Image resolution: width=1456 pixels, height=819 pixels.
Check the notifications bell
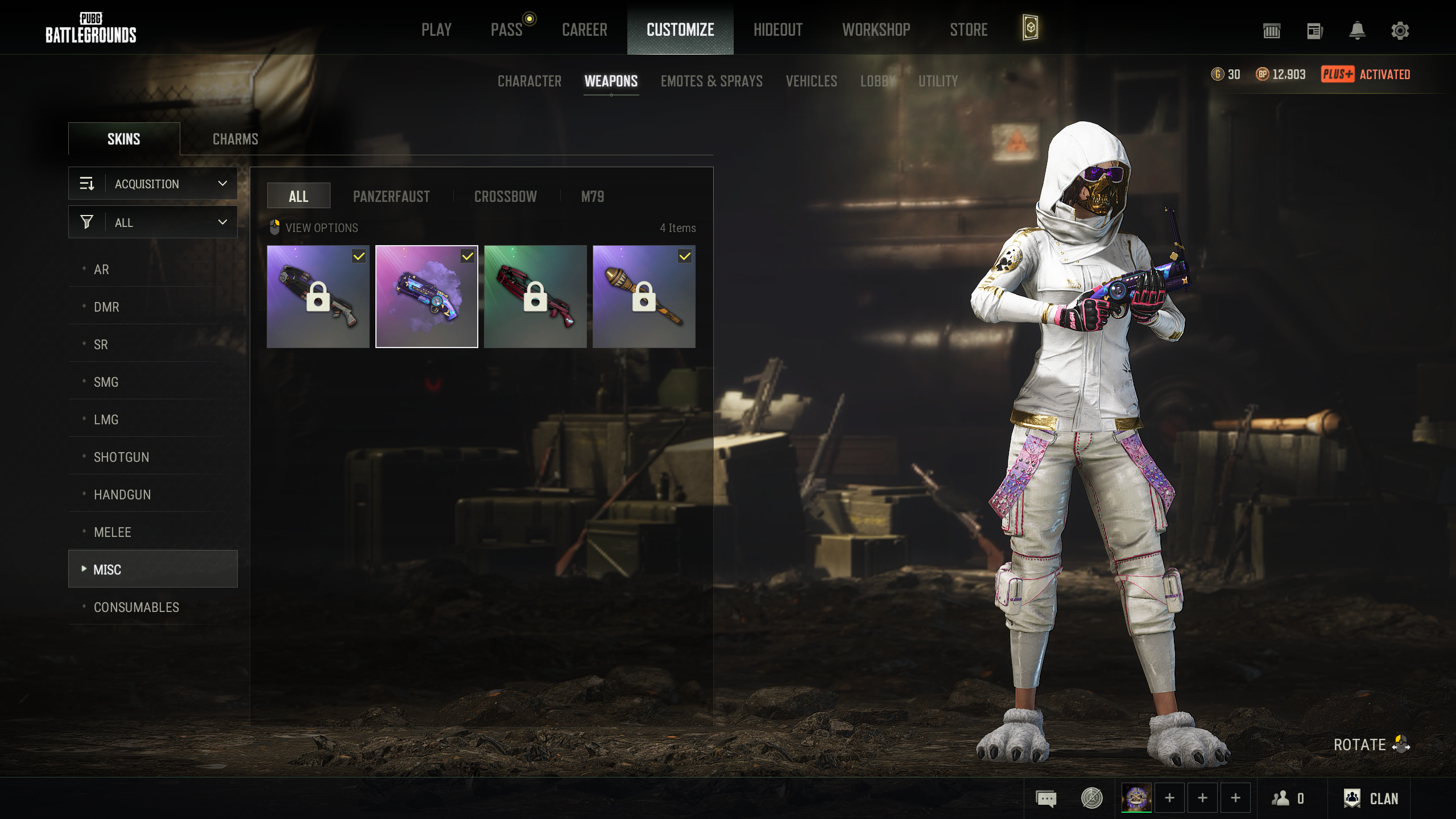click(1357, 31)
